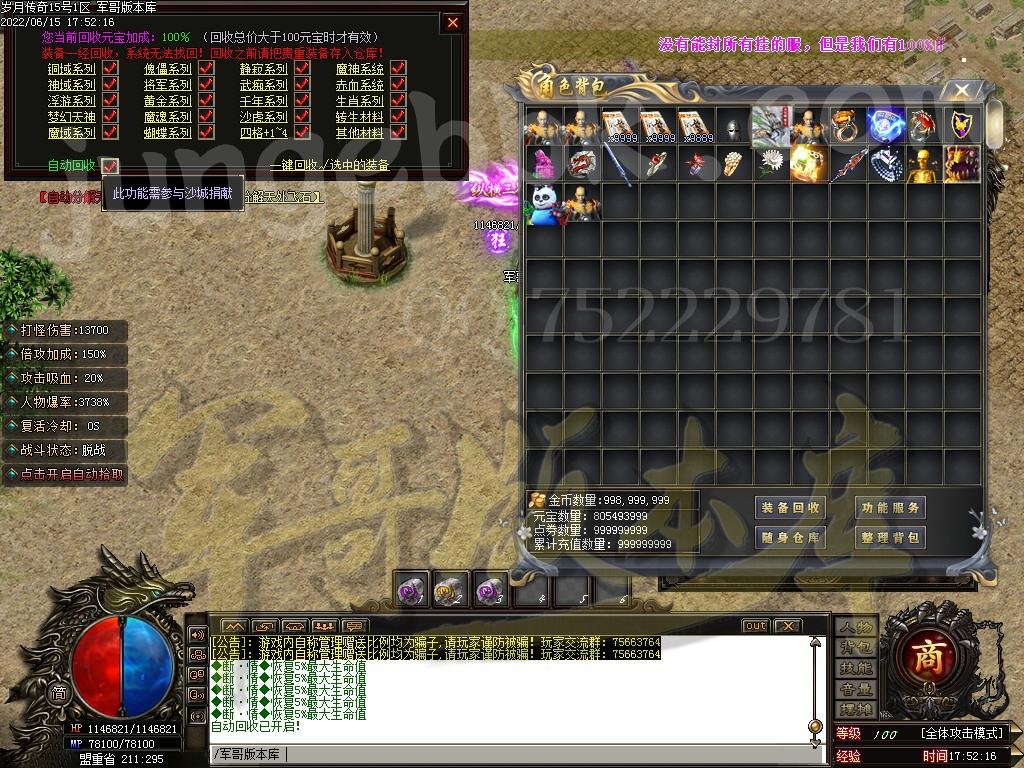This screenshot has height=768, width=1024.
Task: Toggle the 黄金系列 recycle checkbox
Action: point(206,101)
